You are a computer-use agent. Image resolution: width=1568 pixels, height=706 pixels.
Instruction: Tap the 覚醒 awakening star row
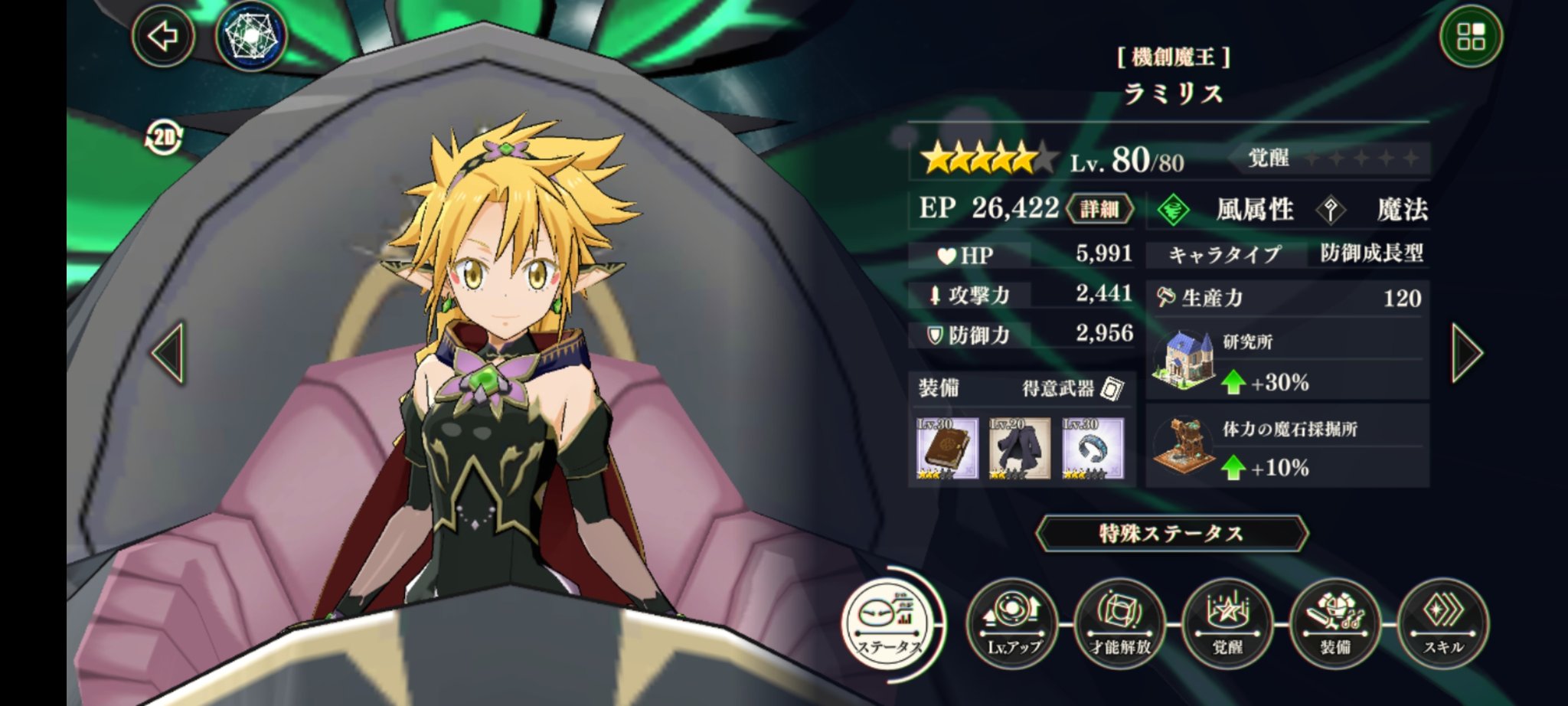[x=1355, y=160]
